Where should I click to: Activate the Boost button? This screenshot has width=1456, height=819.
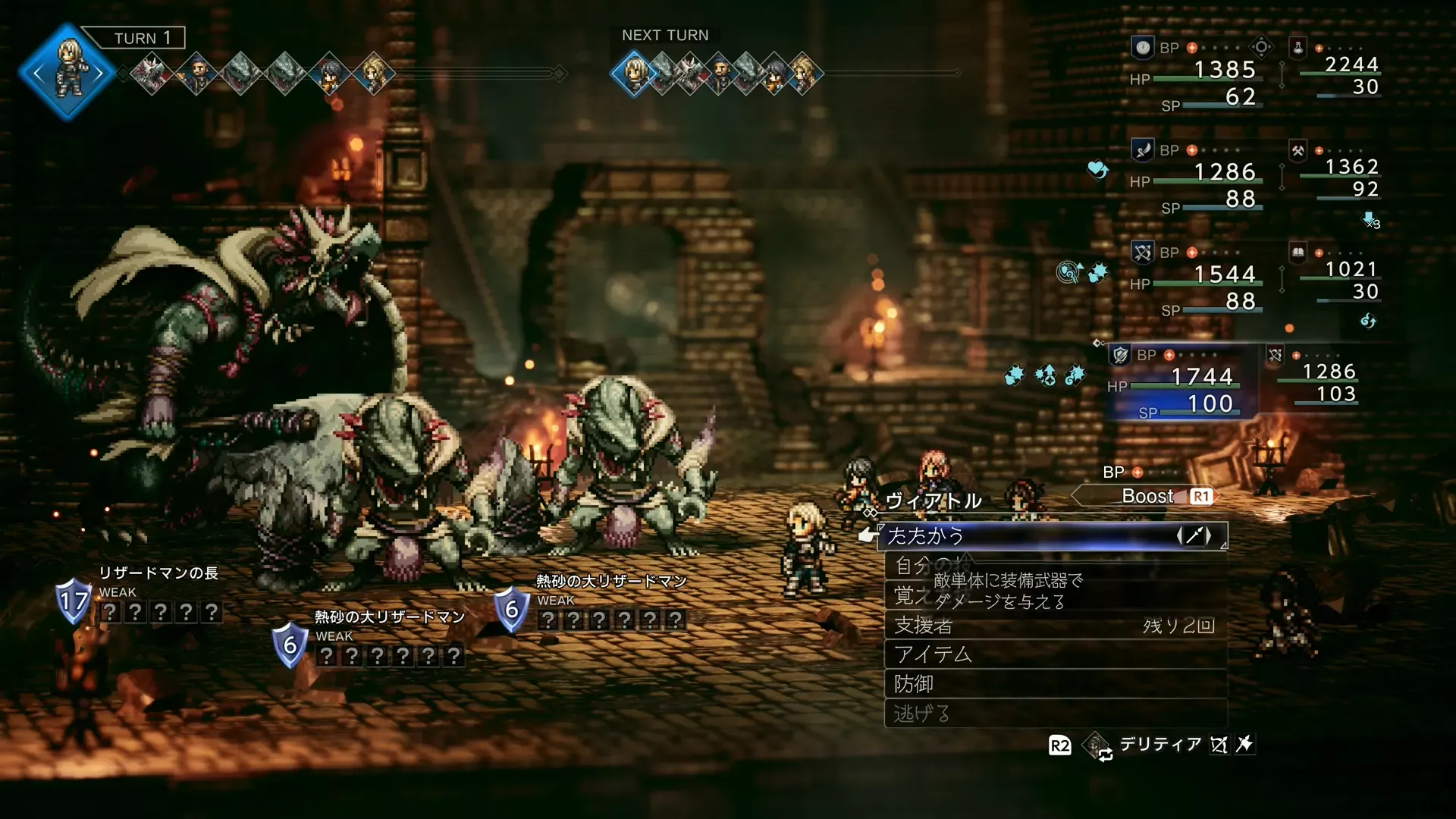(x=1147, y=497)
